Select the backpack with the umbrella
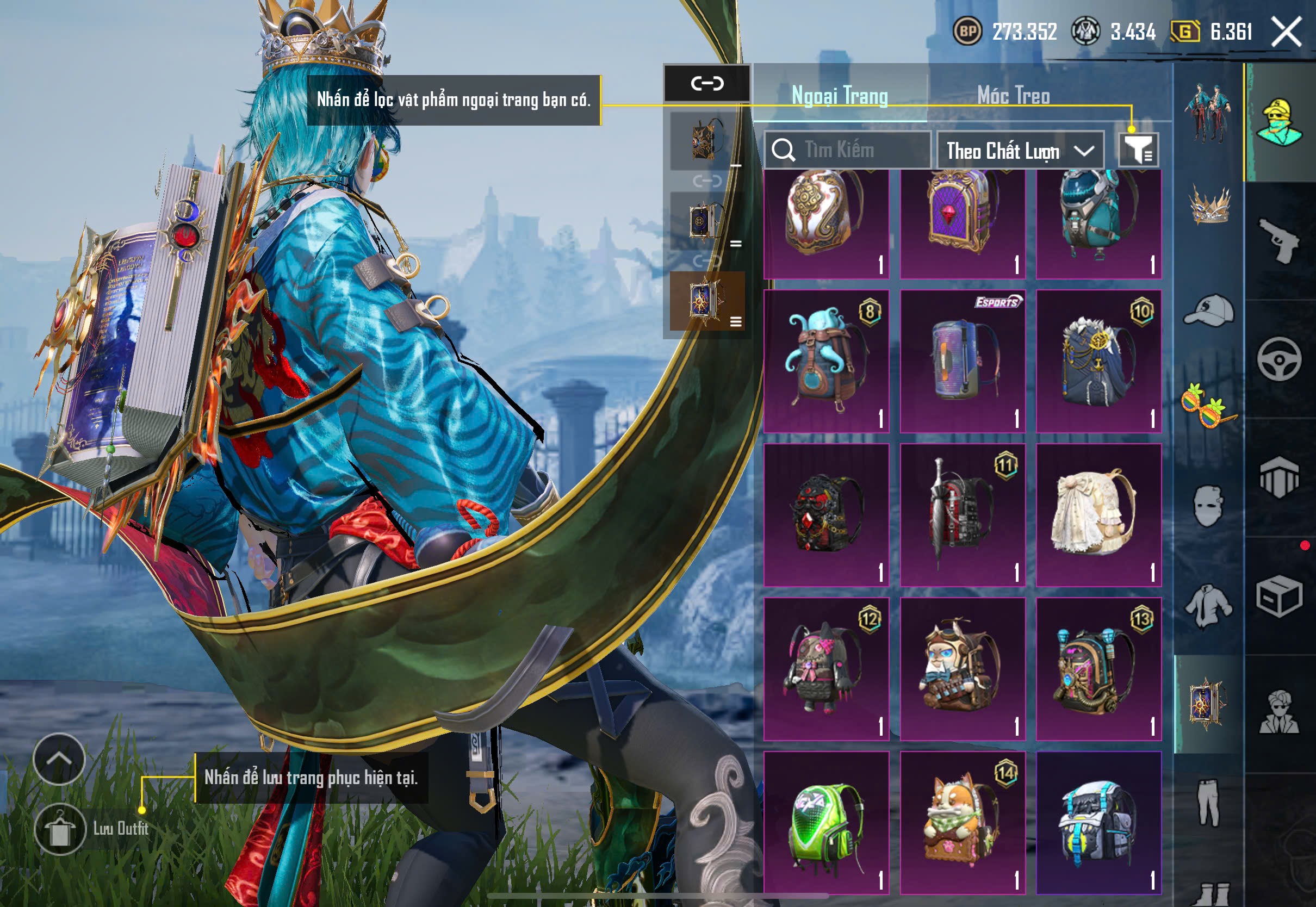Image resolution: width=1316 pixels, height=907 pixels. click(963, 514)
